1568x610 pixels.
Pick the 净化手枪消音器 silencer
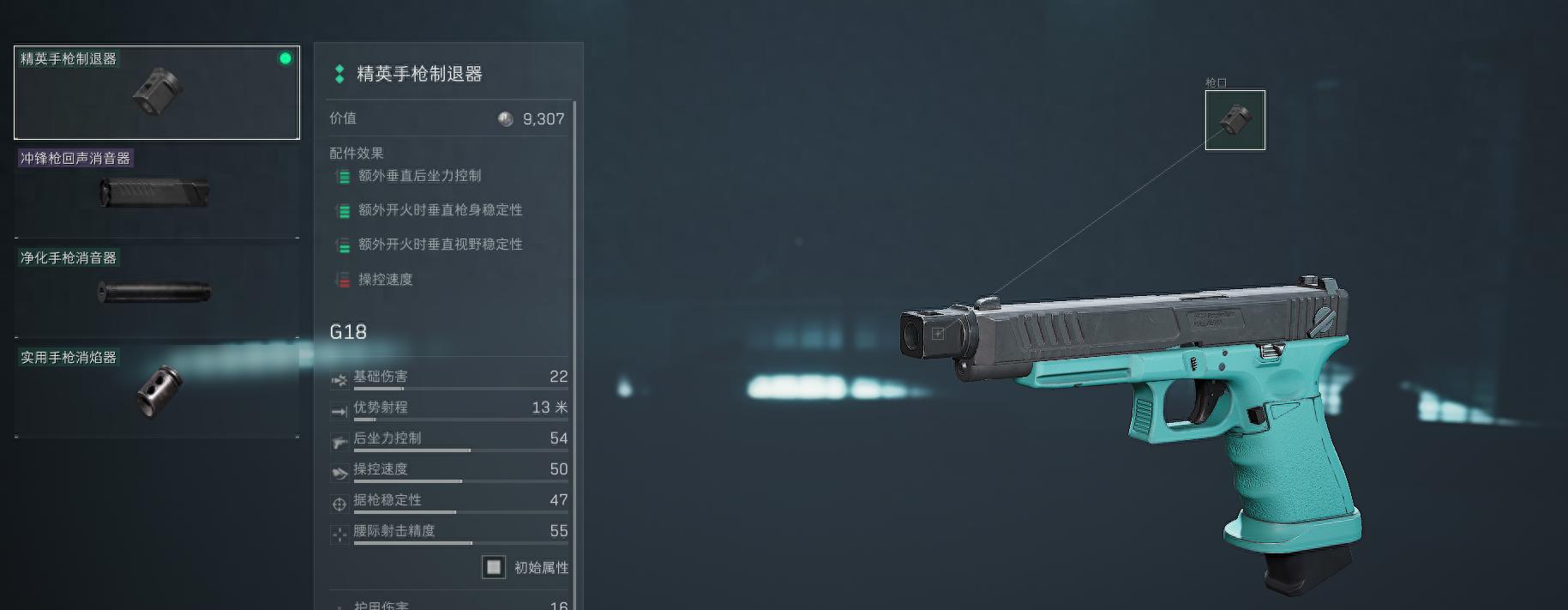157,292
